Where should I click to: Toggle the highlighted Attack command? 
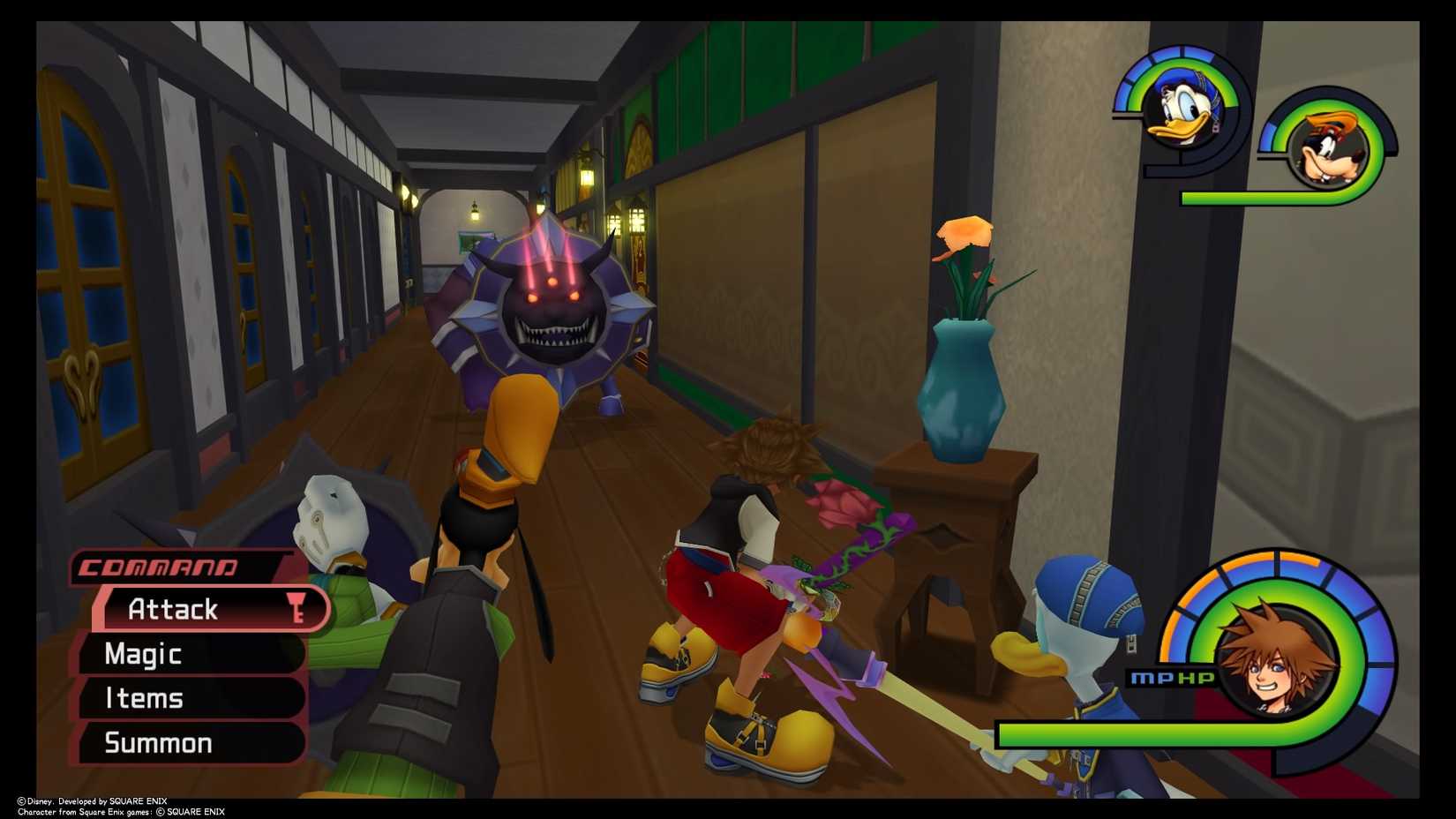[x=173, y=609]
